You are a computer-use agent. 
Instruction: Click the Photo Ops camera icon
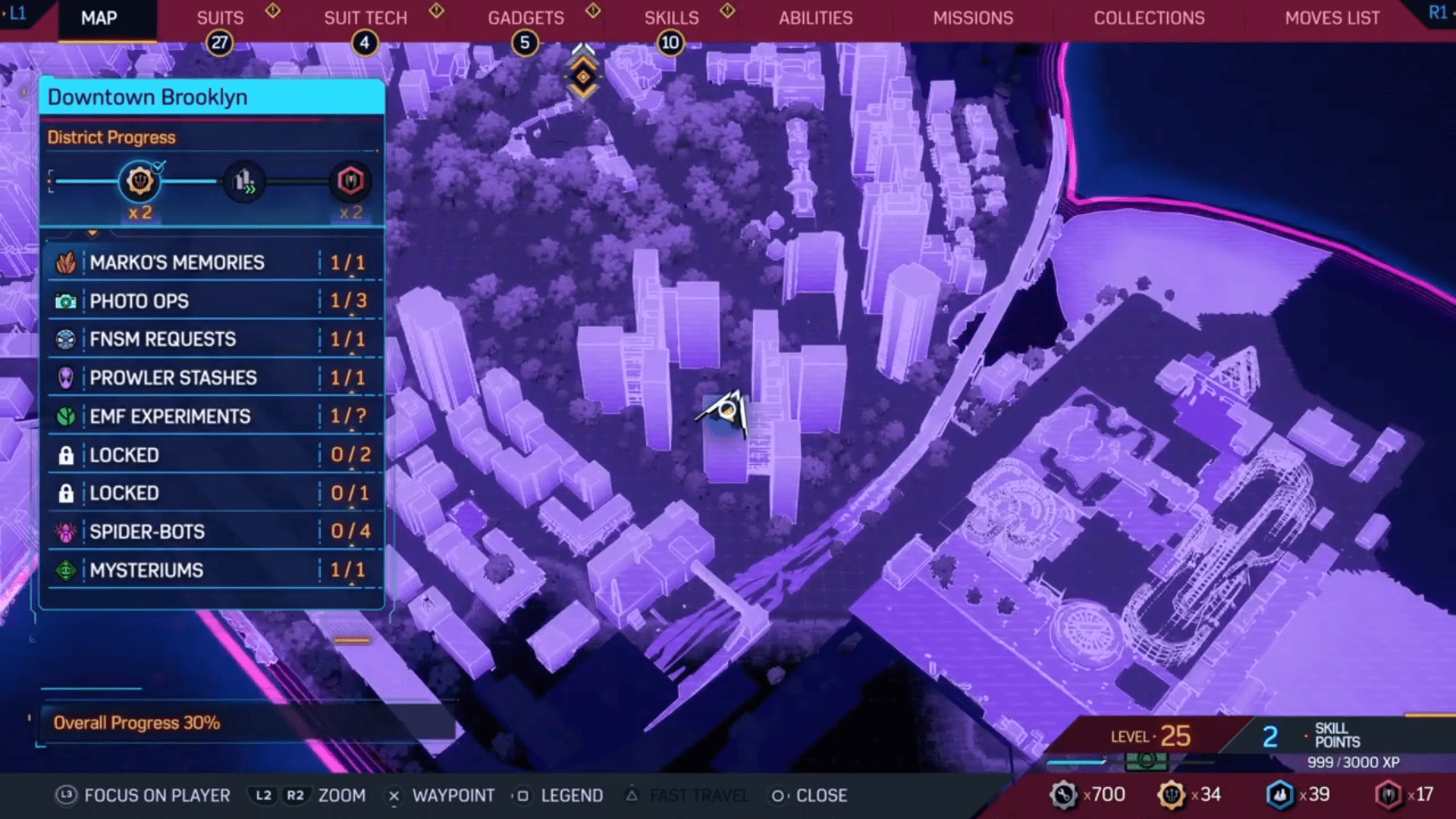click(x=67, y=300)
